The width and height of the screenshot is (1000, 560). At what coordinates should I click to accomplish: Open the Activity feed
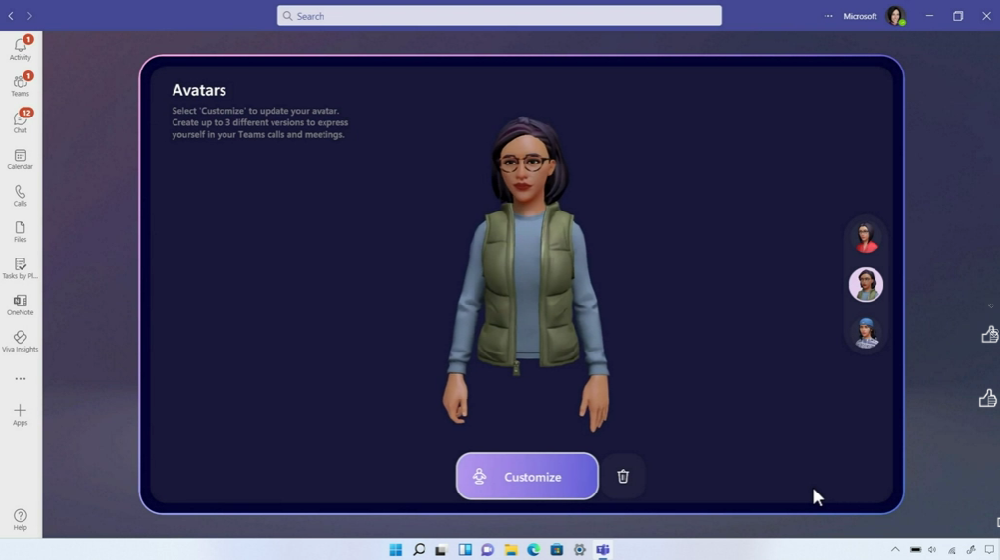20,49
